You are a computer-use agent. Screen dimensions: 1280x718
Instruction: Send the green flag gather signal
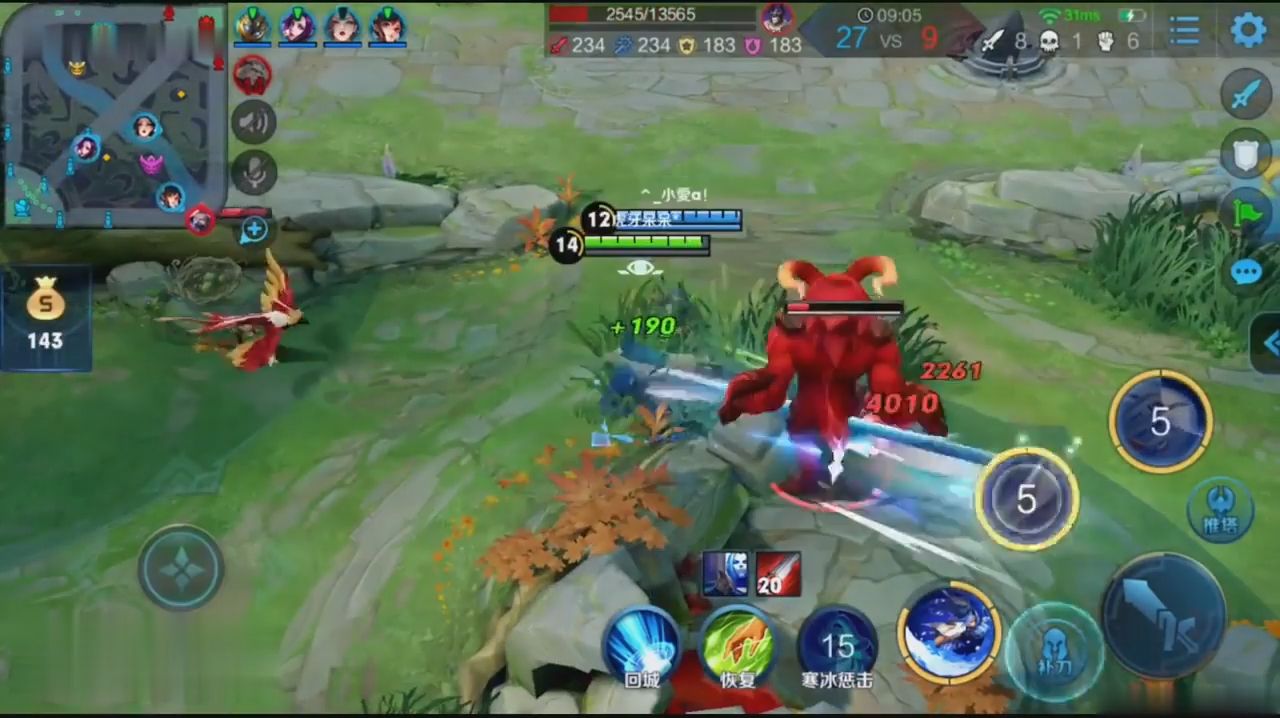point(1245,212)
